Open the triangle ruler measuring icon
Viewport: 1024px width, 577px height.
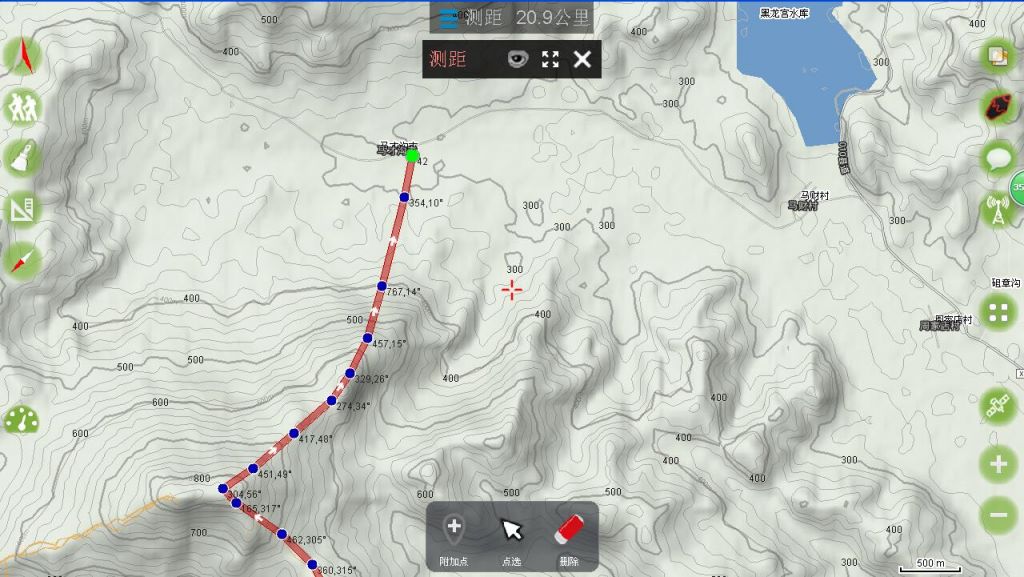point(23,209)
